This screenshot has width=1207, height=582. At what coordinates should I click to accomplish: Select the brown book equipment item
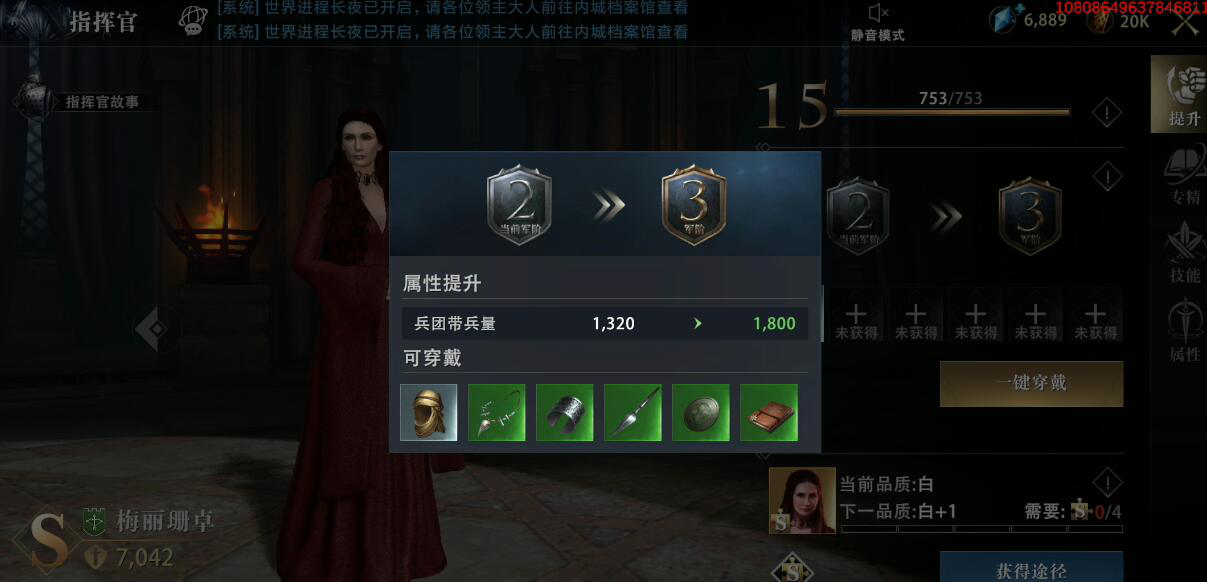coord(769,412)
